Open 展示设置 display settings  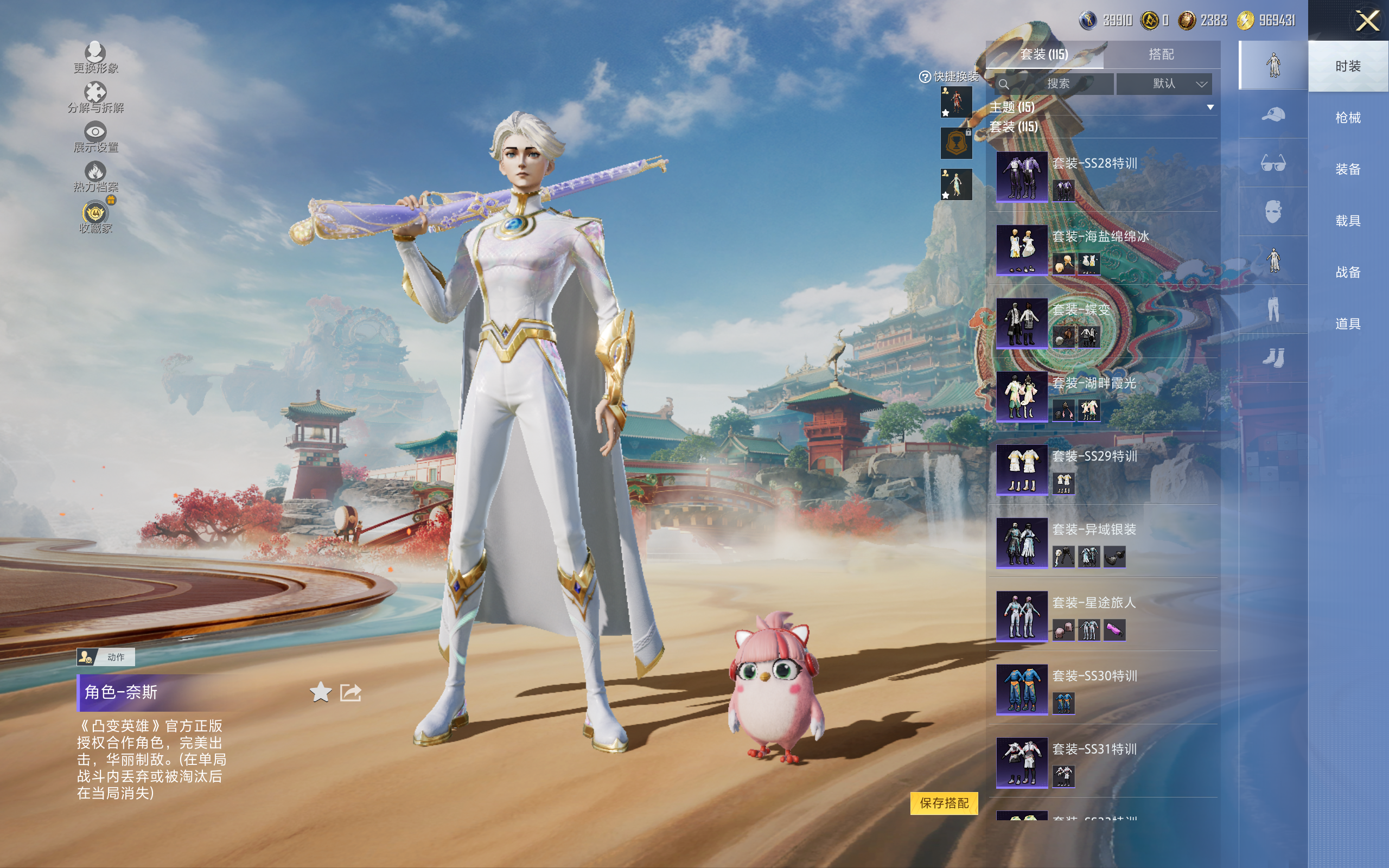(95, 137)
